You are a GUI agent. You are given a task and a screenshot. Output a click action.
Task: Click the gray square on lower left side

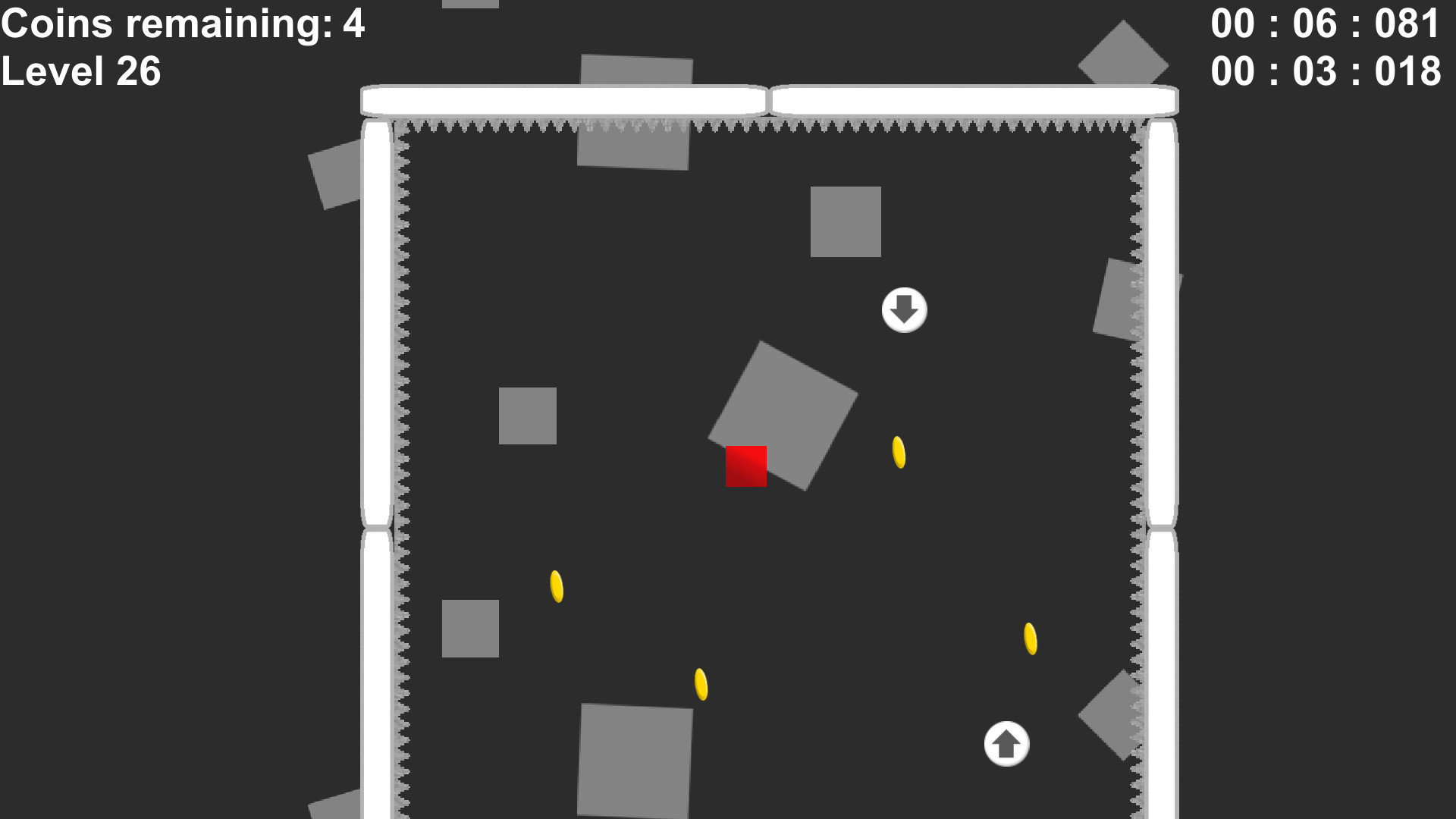(x=471, y=628)
